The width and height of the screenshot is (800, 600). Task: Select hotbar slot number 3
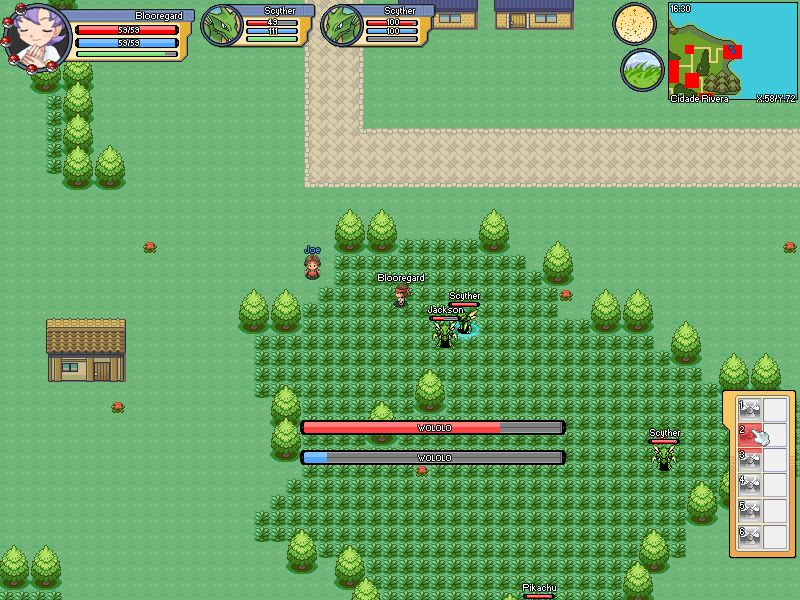tap(750, 460)
